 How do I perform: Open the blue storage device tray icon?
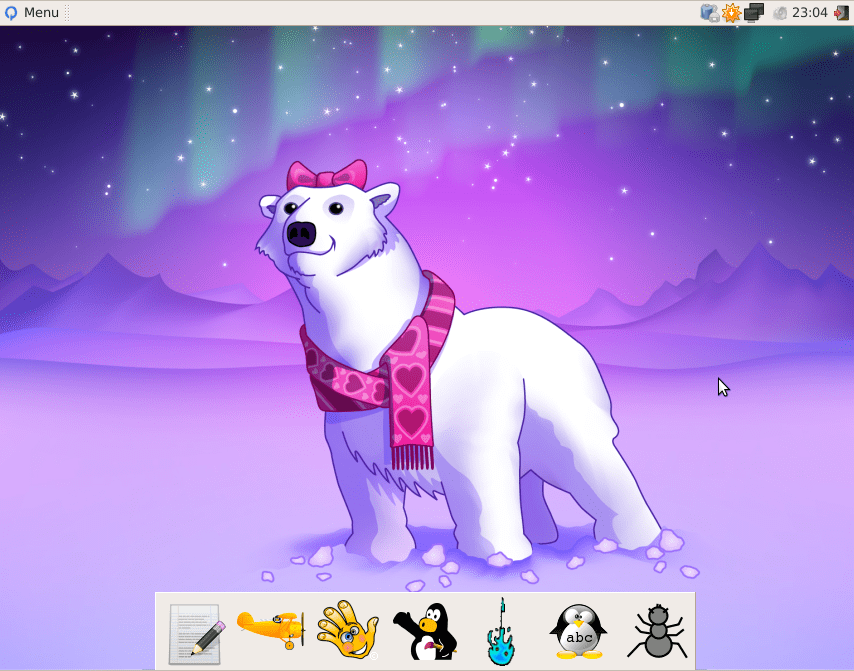[x=710, y=13]
